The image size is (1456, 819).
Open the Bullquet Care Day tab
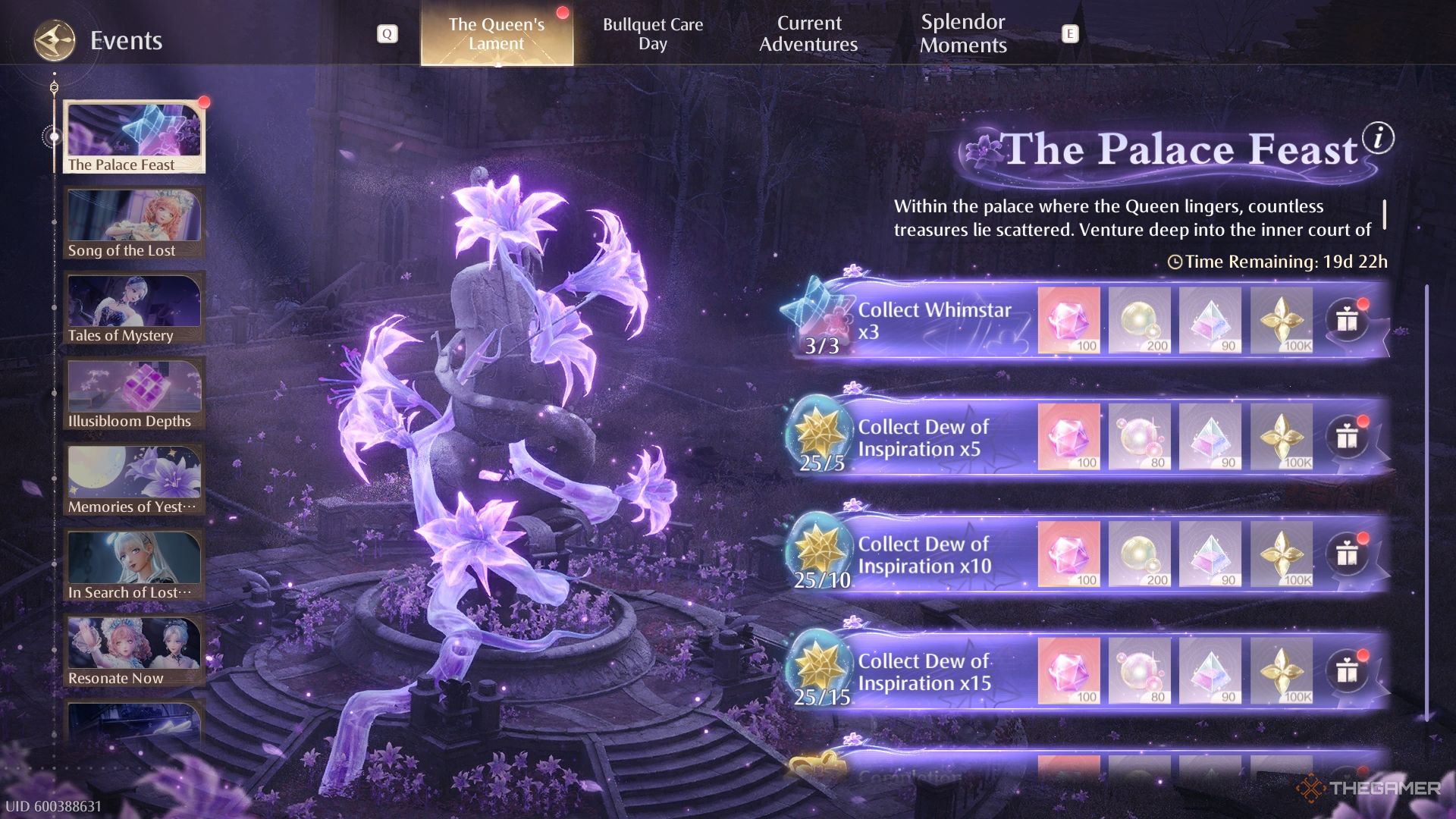(x=652, y=34)
